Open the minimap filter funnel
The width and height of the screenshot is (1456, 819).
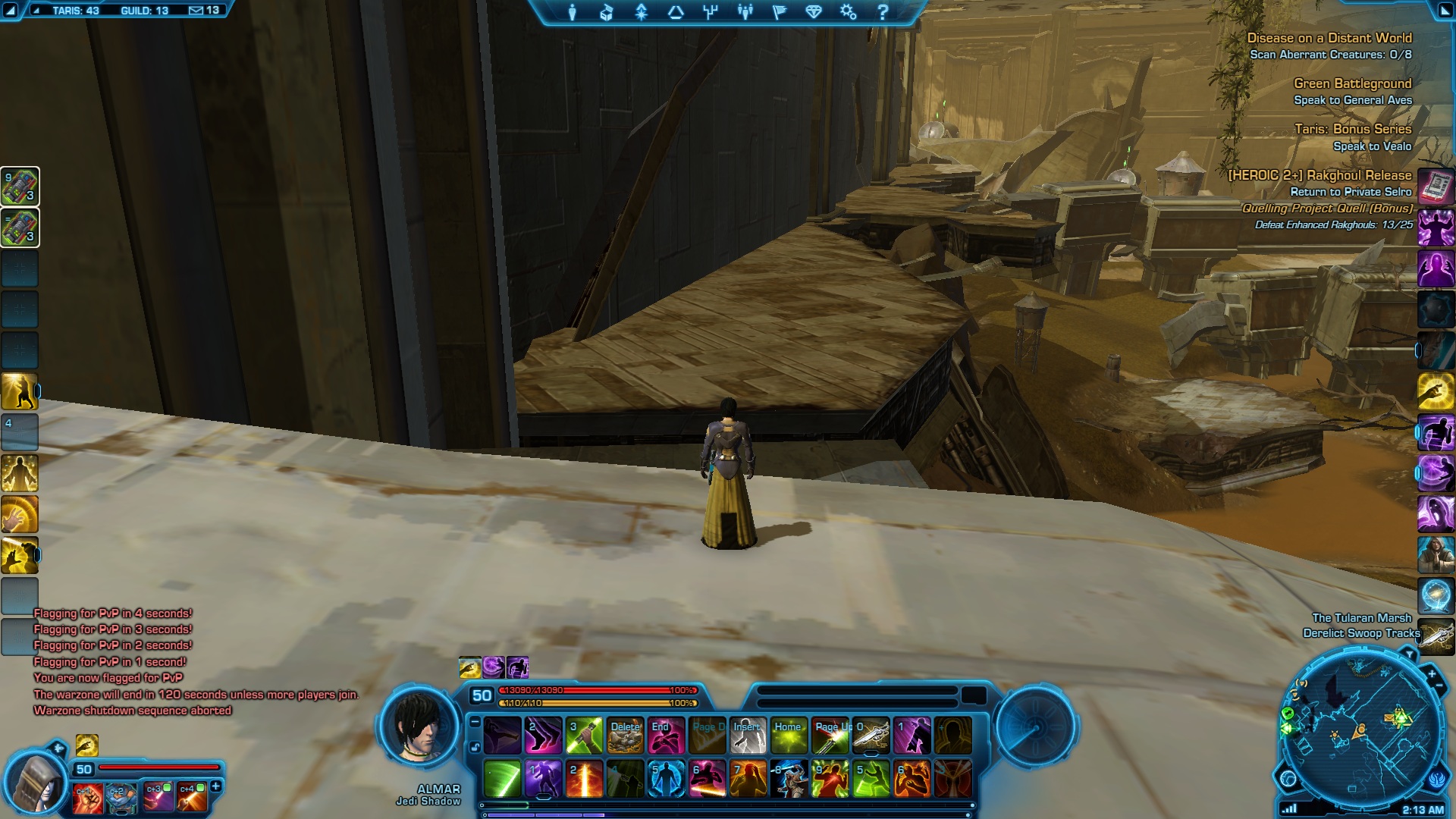pos(1409,653)
